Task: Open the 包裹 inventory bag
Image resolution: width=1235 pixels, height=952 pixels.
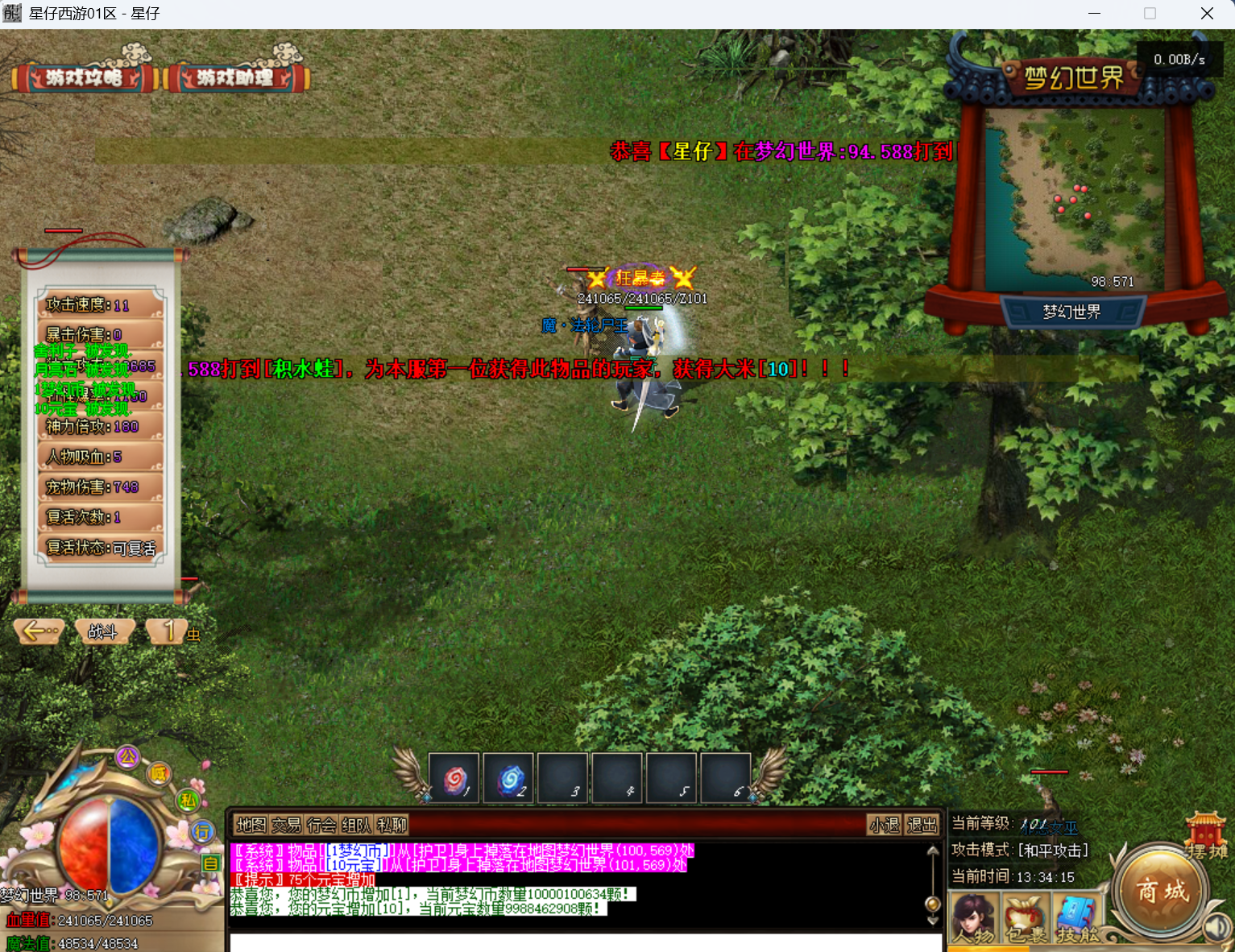Action: pyautogui.click(x=1026, y=918)
